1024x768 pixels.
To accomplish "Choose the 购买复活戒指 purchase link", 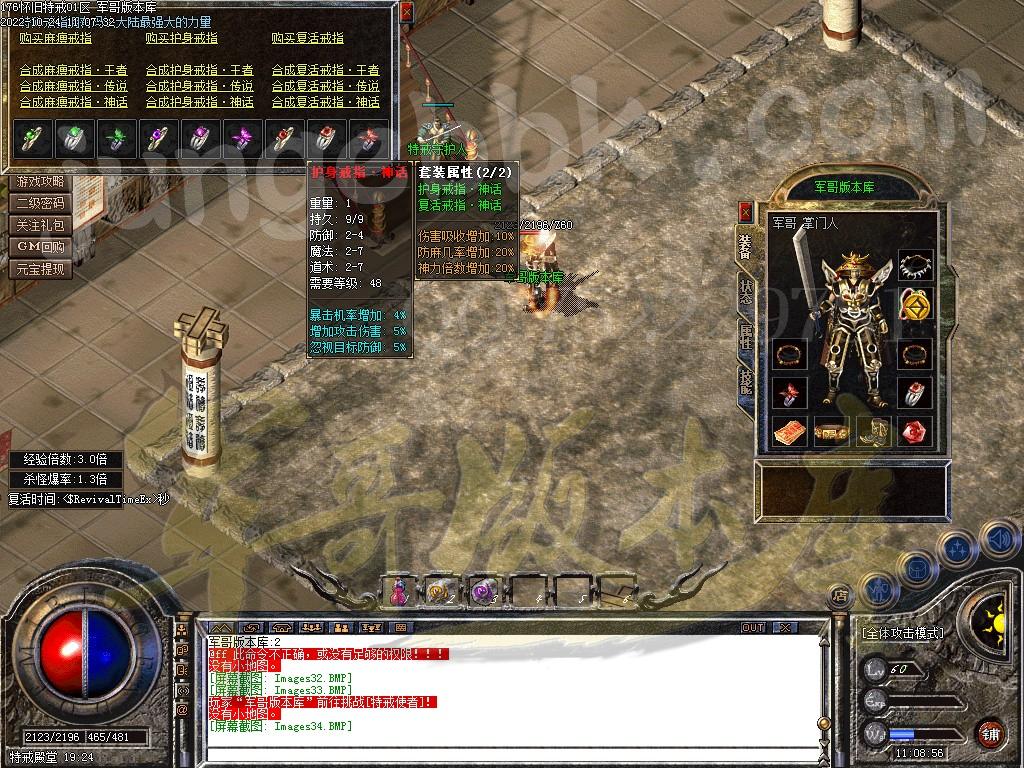I will point(307,38).
